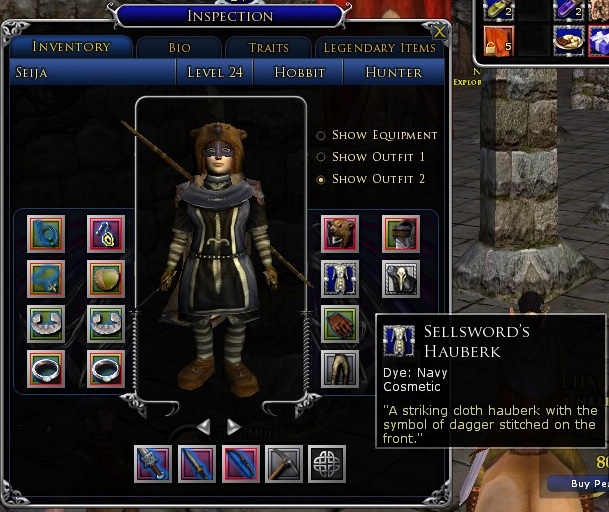Viewport: 609px width, 512px height.
Task: Select the leggings equipment slot
Action: tap(340, 368)
